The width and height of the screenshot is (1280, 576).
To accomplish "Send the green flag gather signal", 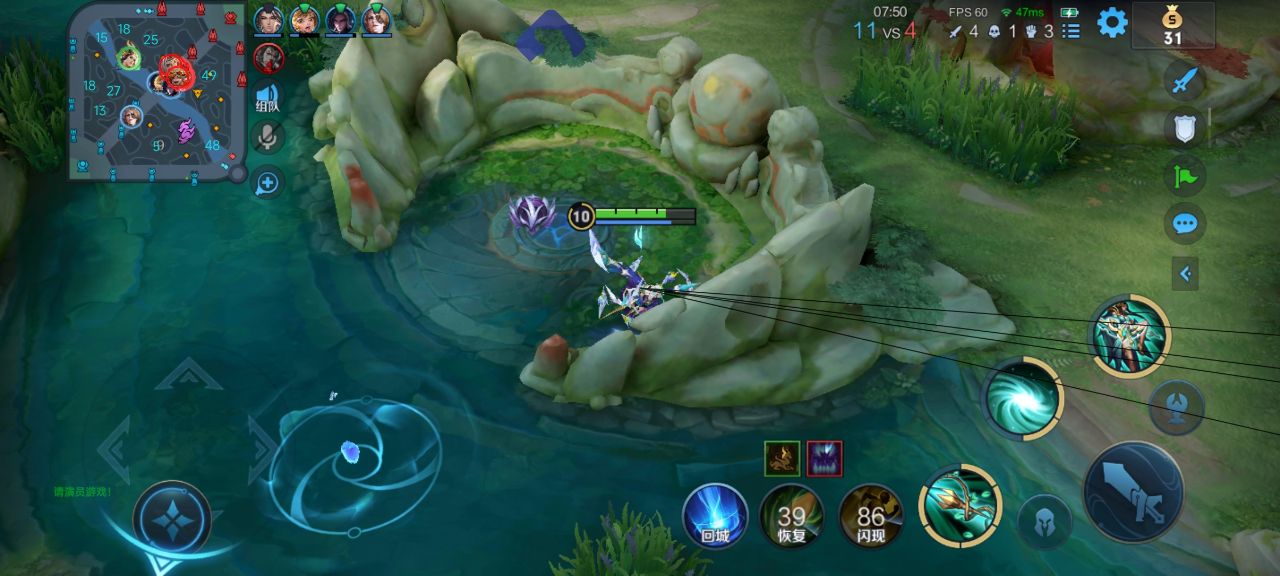I will click(x=1184, y=176).
